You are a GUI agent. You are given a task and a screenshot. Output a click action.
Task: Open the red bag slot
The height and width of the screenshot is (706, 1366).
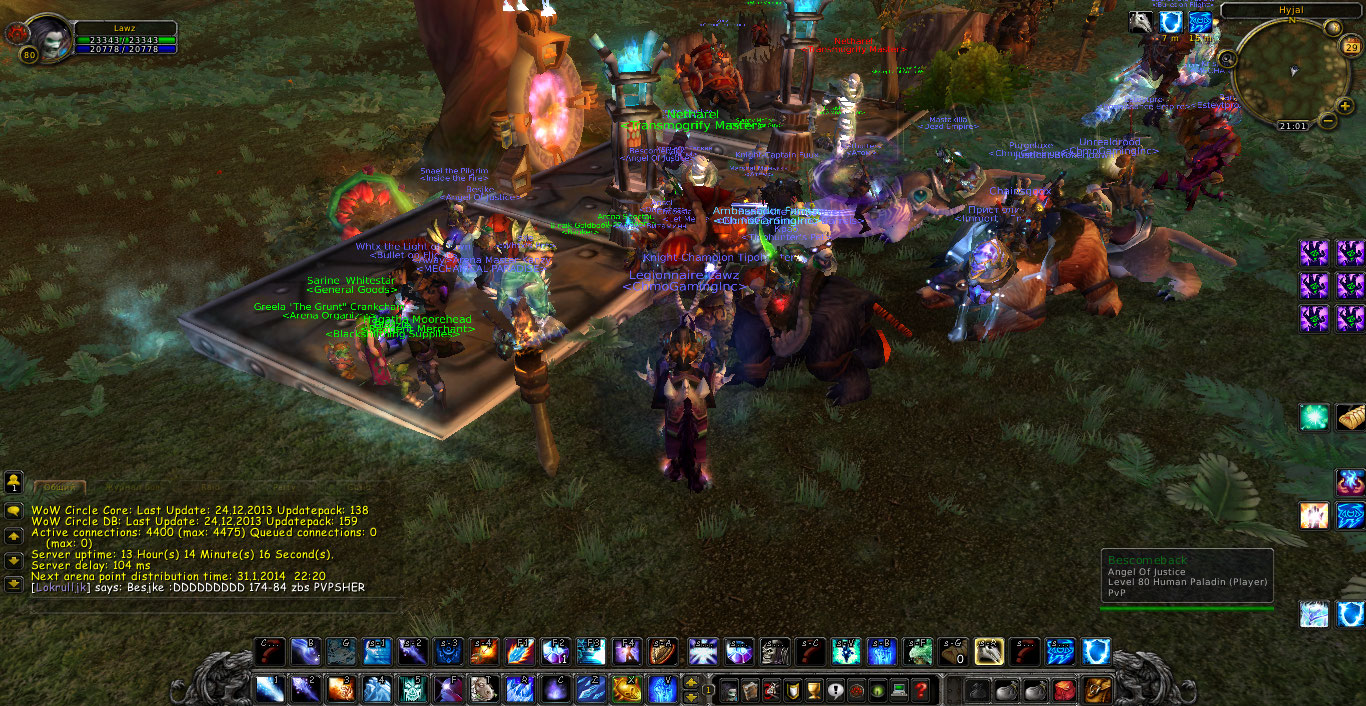click(x=1063, y=690)
